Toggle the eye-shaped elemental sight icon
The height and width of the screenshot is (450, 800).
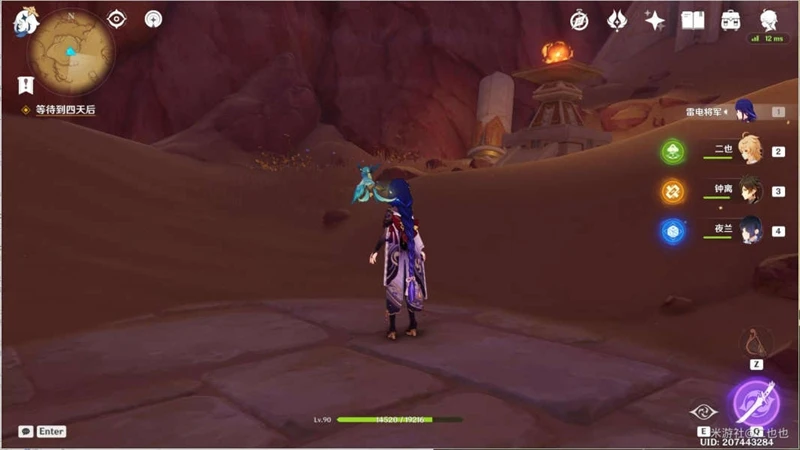(117, 19)
